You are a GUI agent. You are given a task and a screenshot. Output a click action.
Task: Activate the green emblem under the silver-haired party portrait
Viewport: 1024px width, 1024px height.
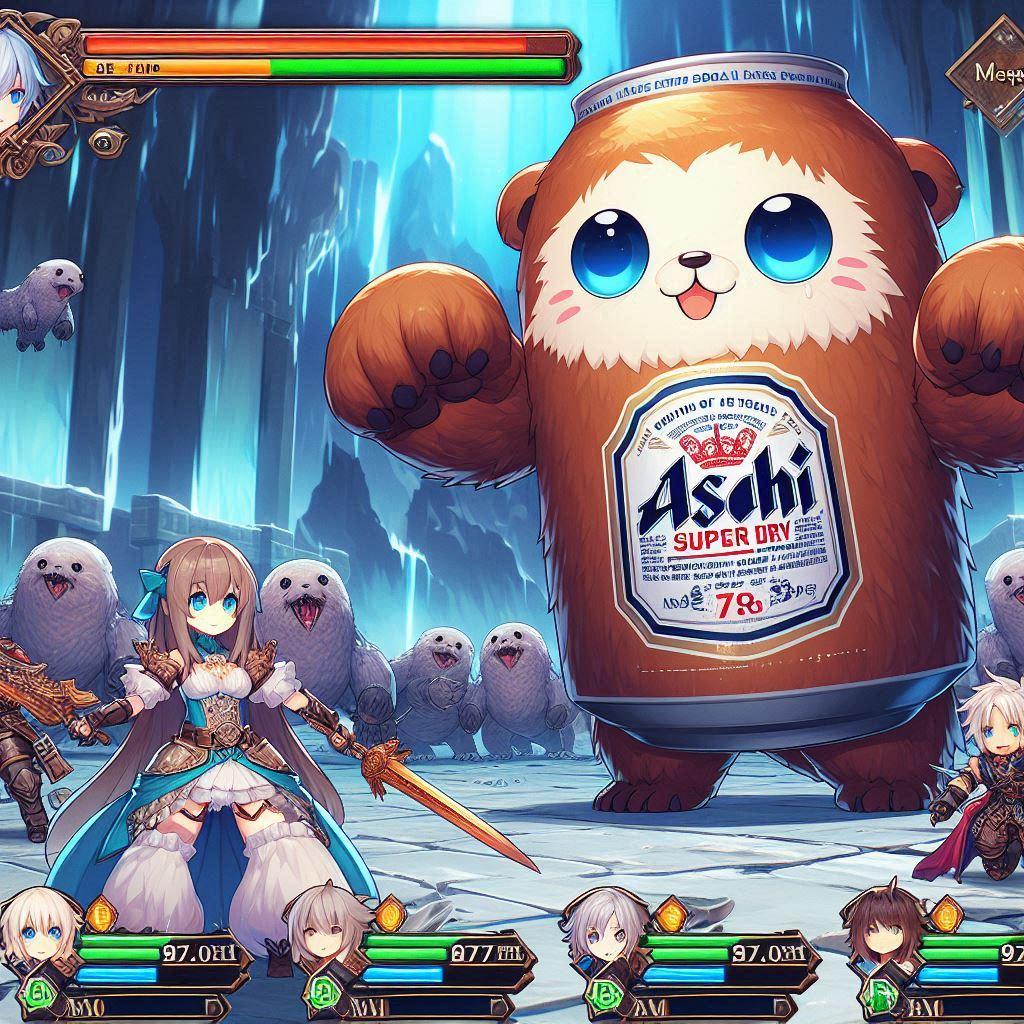point(605,991)
